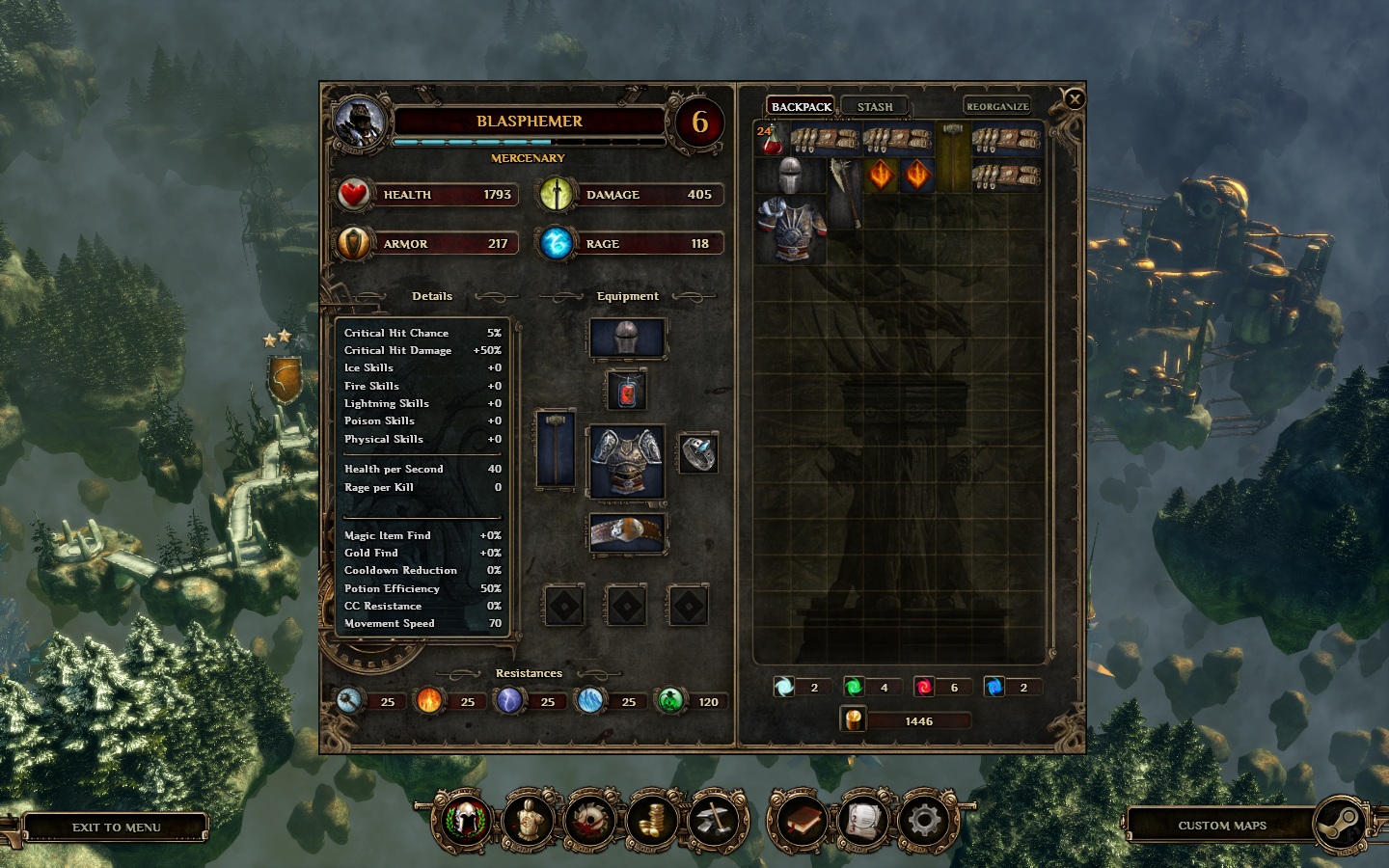The width and height of the screenshot is (1389, 868).
Task: Open the anvil and hammer crafting icon
Action: [715, 822]
